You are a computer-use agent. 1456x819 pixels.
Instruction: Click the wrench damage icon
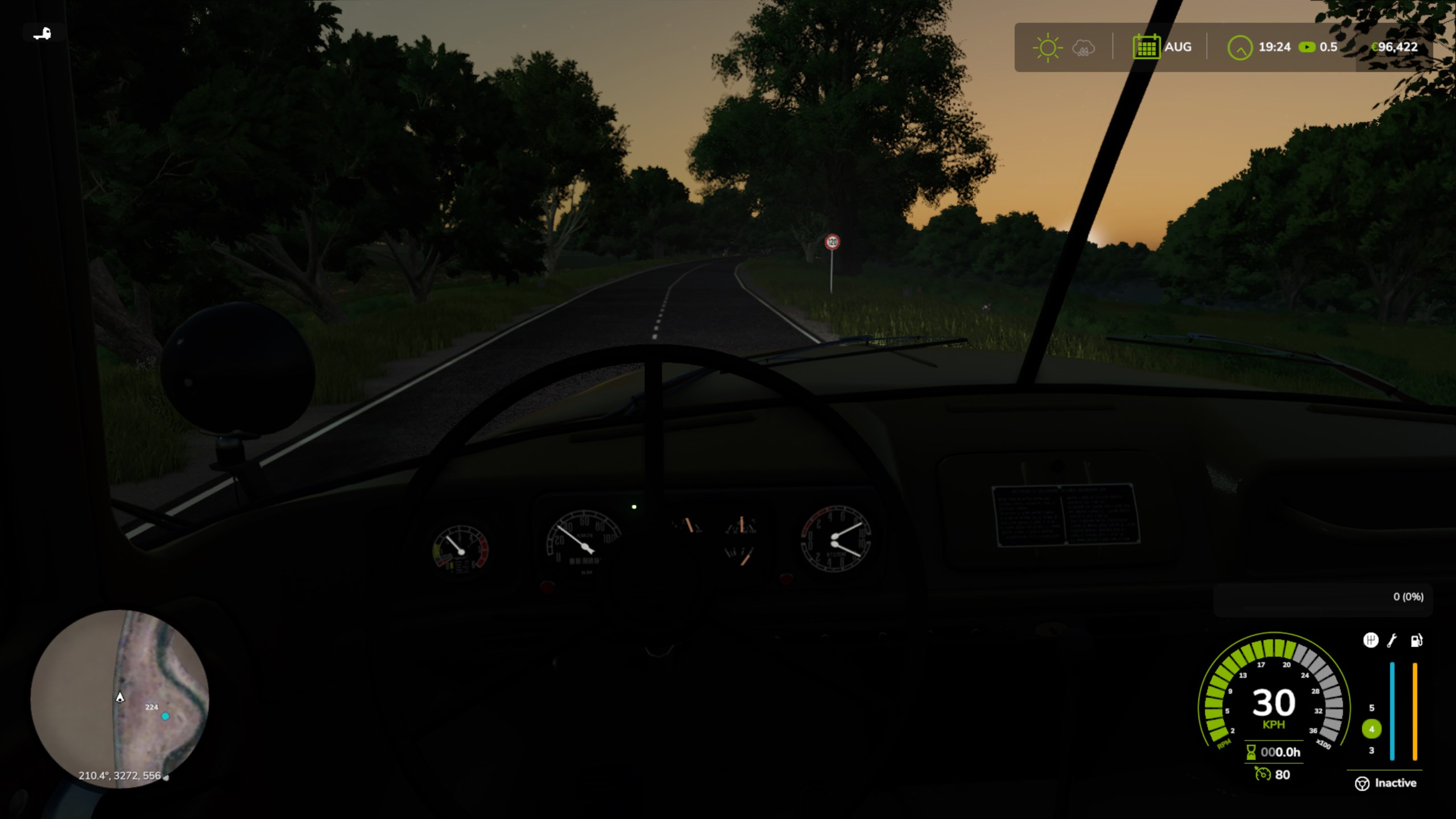tap(1392, 640)
